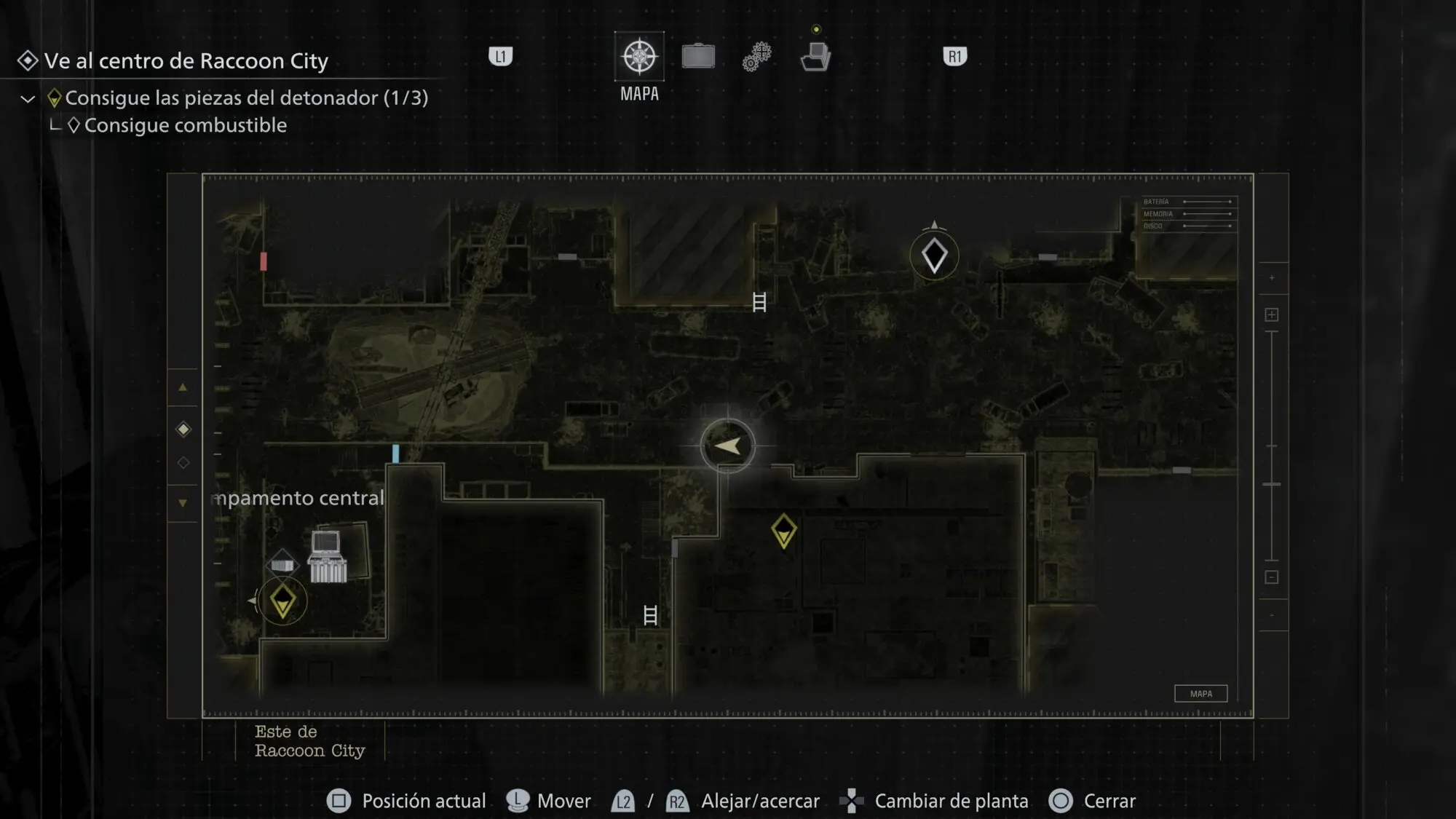Select the player position arrow
1456x819 pixels.
click(727, 446)
